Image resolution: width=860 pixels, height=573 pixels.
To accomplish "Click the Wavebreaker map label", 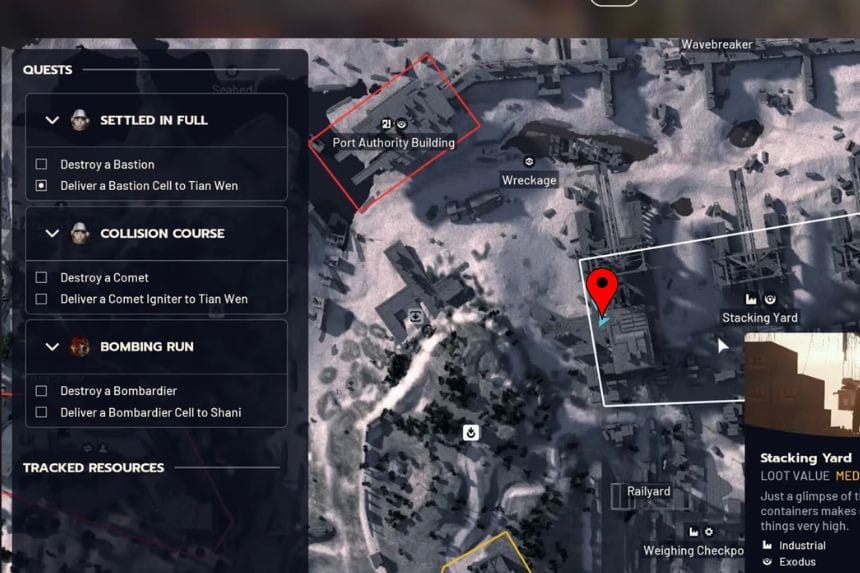I will point(716,45).
